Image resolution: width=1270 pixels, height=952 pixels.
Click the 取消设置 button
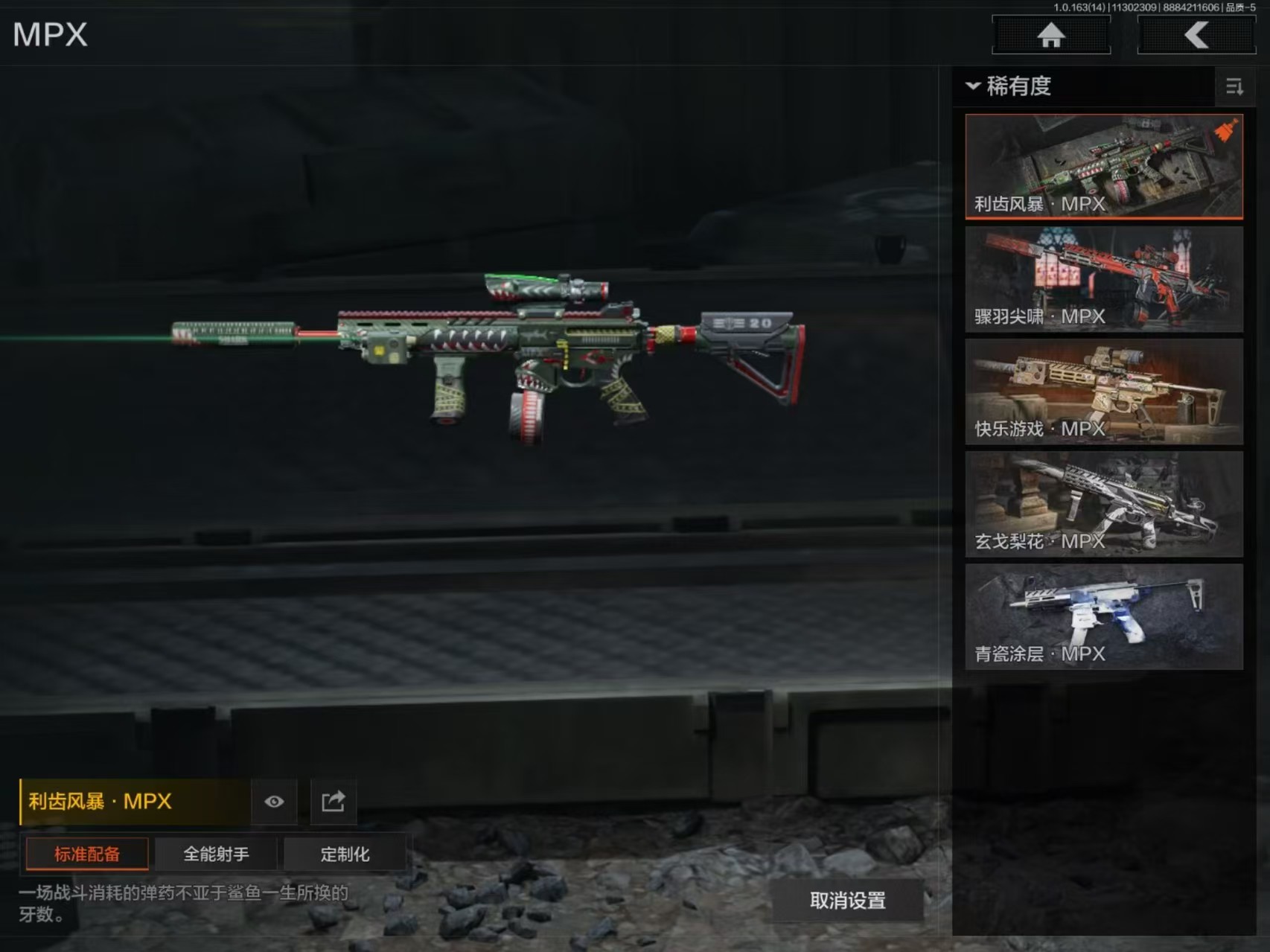(x=847, y=901)
